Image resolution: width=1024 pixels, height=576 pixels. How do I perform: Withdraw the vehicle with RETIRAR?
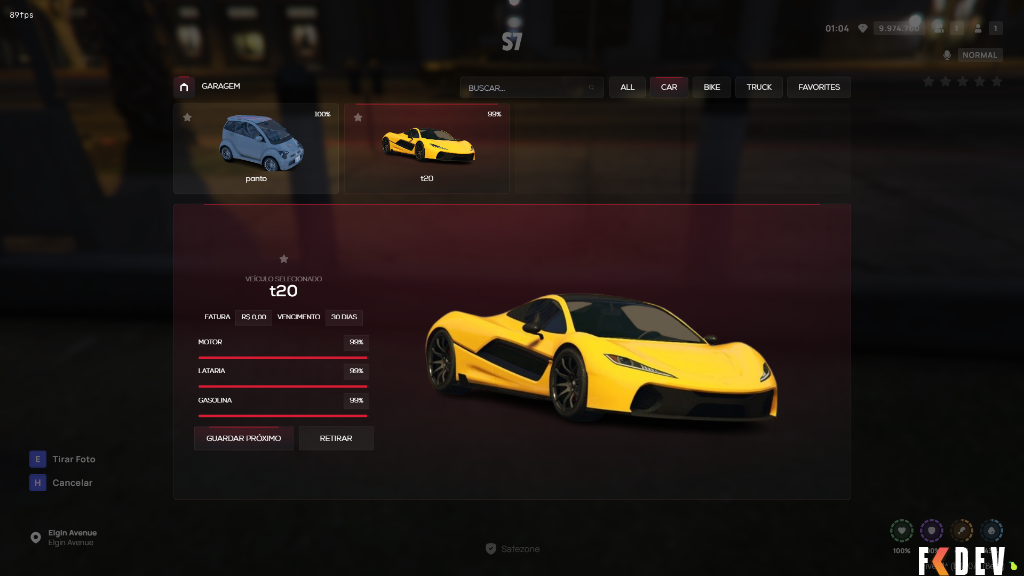pyautogui.click(x=336, y=438)
